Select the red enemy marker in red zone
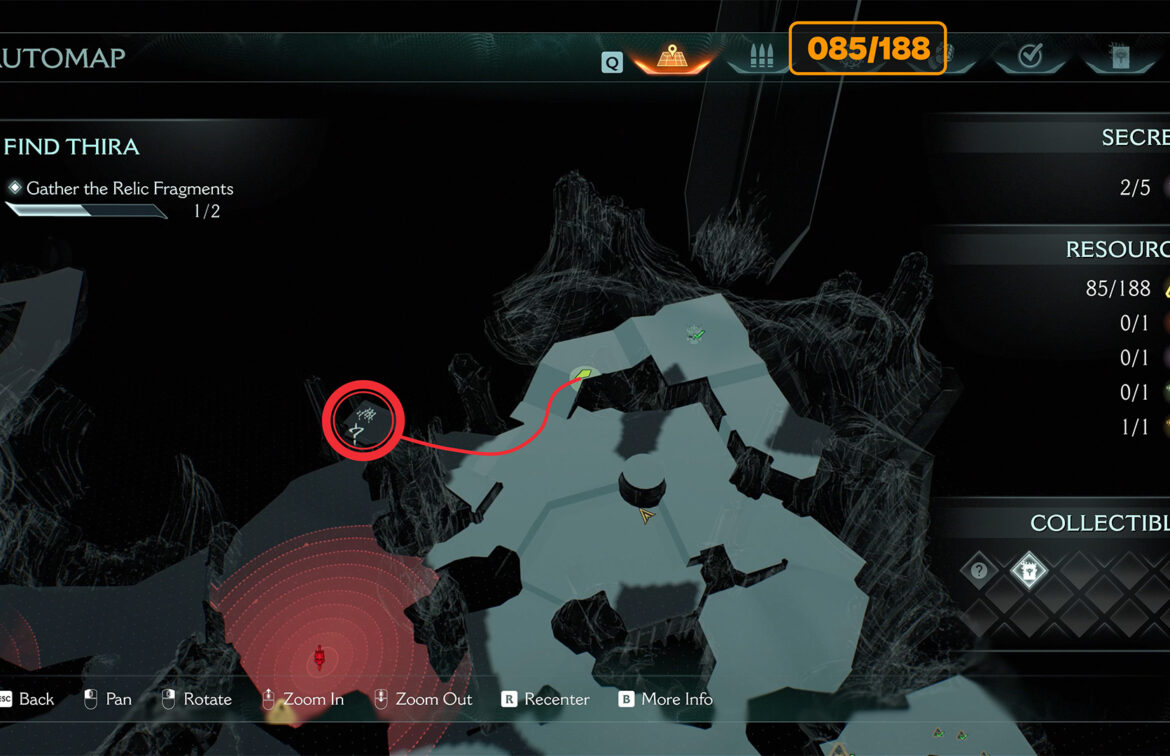Viewport: 1170px width, 756px height. [x=320, y=657]
